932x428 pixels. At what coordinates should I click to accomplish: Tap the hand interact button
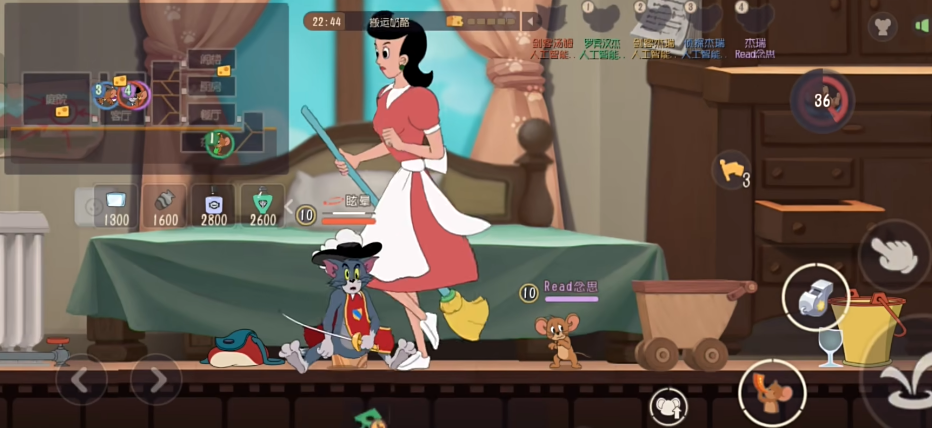[893, 255]
